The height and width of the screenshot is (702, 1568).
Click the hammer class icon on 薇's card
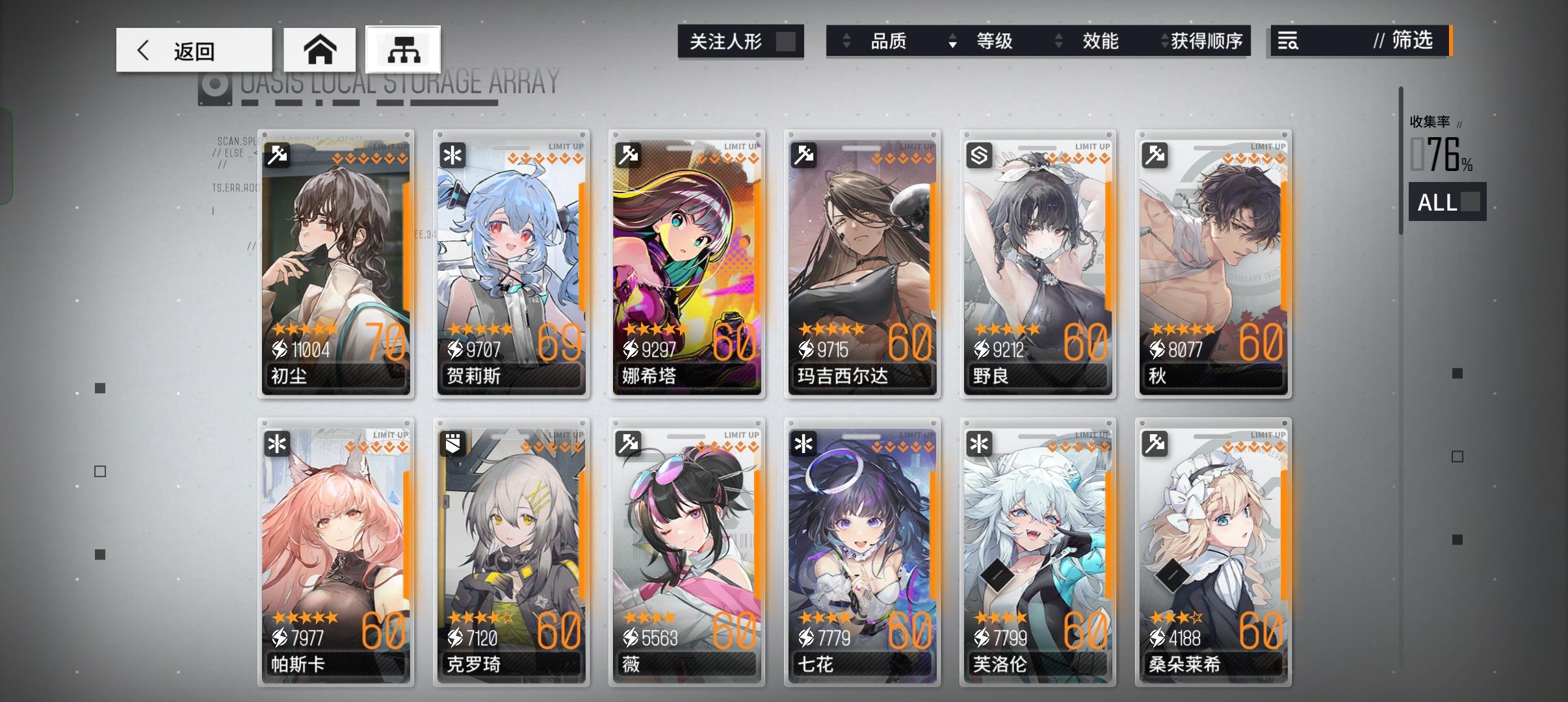tap(629, 443)
